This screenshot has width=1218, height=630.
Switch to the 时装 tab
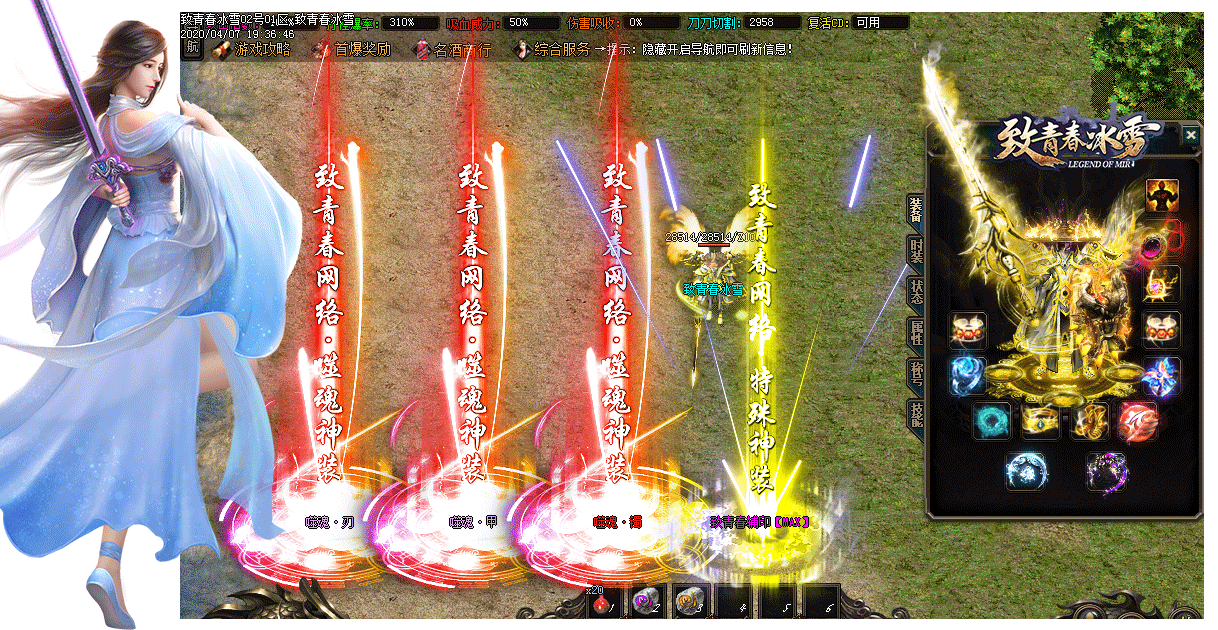915,250
